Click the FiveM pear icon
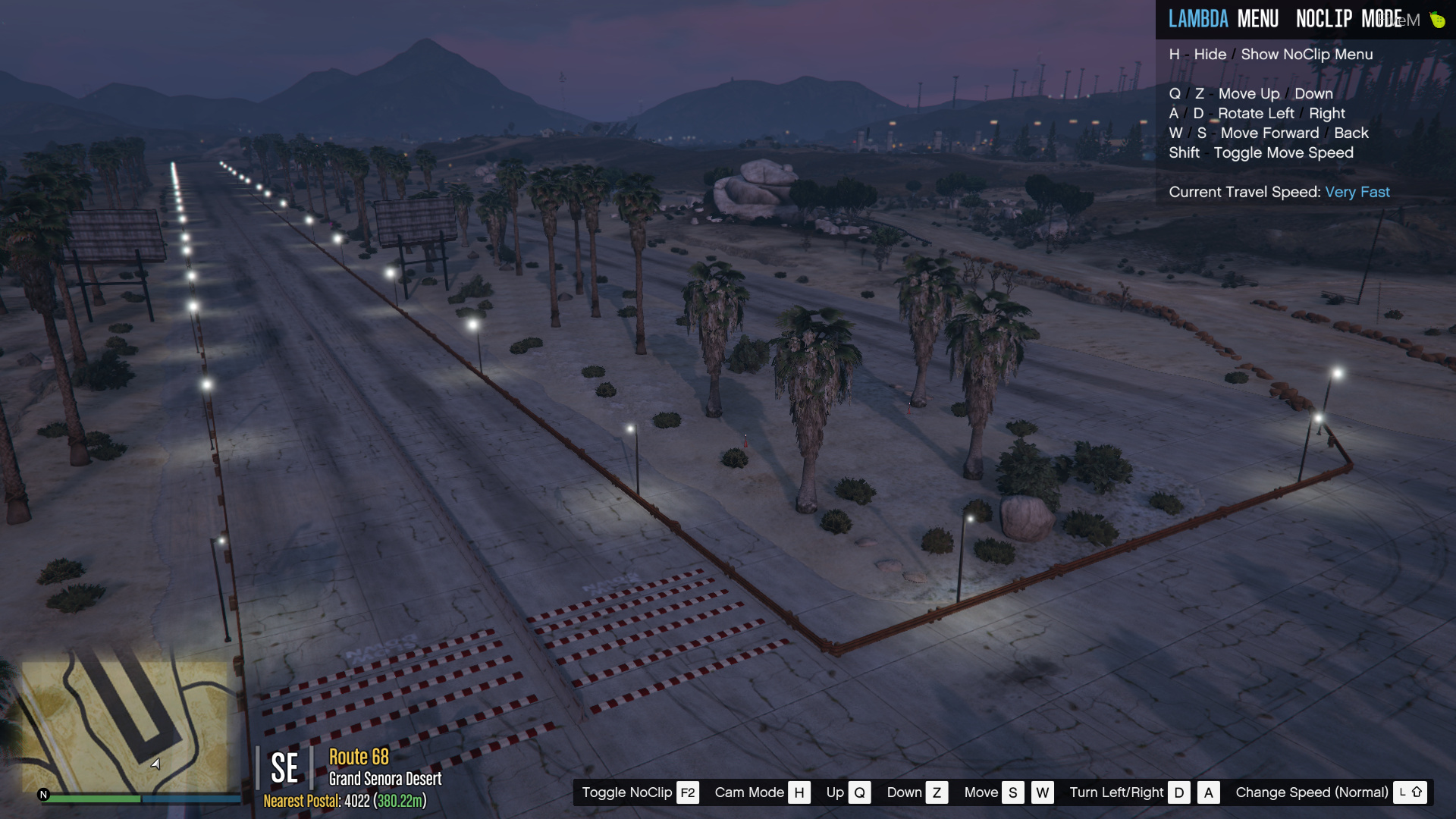 pos(1439,20)
